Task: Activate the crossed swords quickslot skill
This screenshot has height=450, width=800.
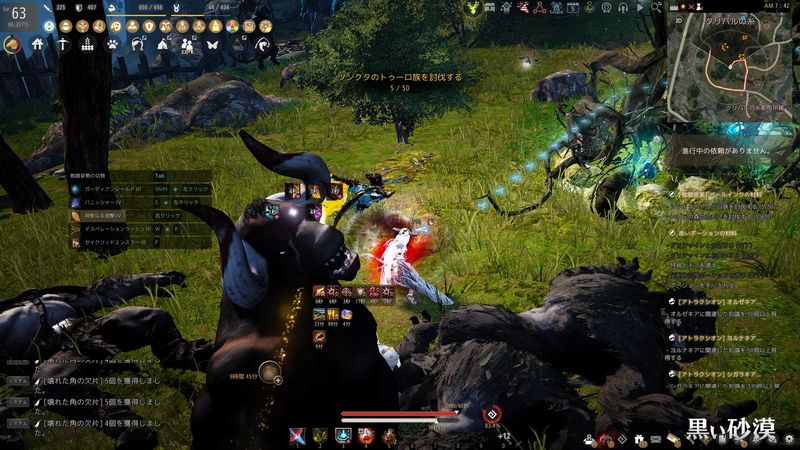Action: coord(296,436)
